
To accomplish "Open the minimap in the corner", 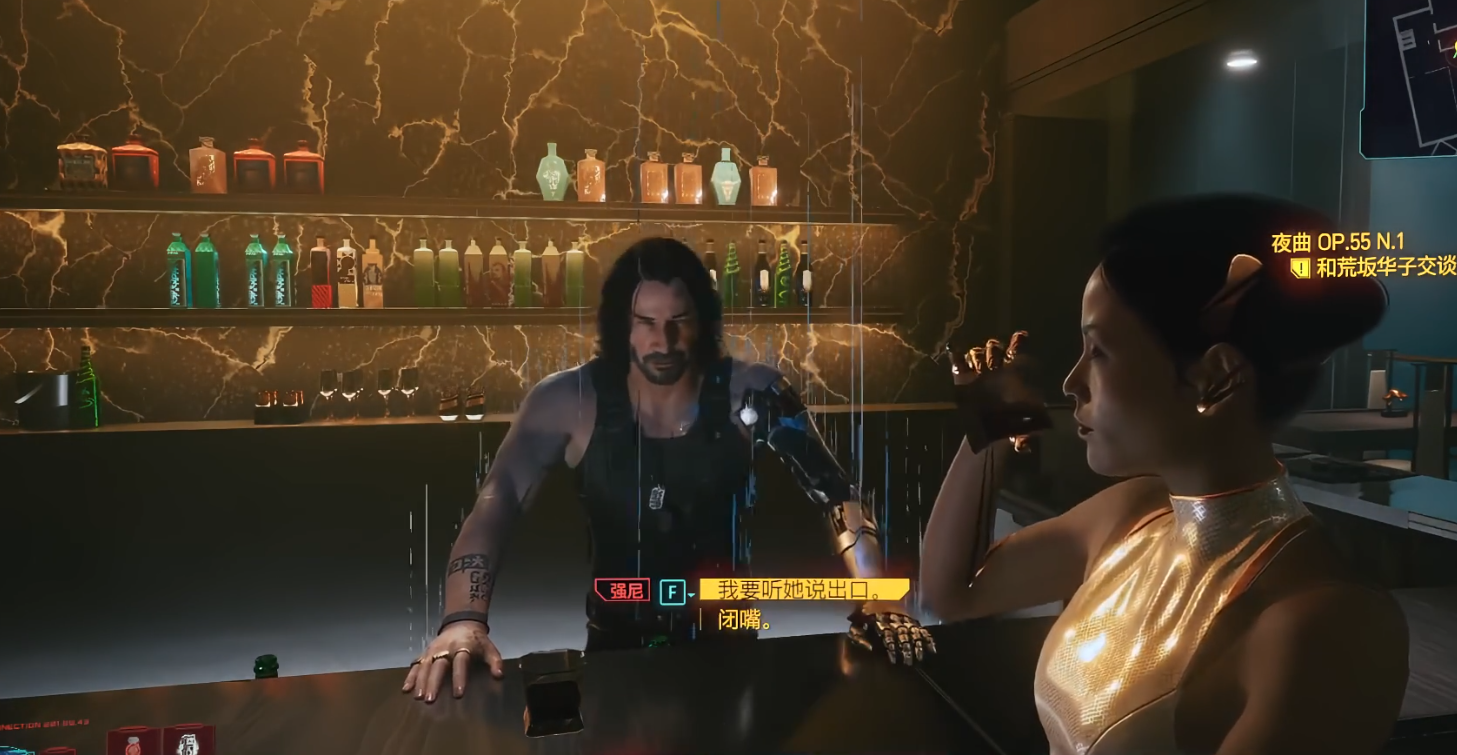I will click(1412, 75).
